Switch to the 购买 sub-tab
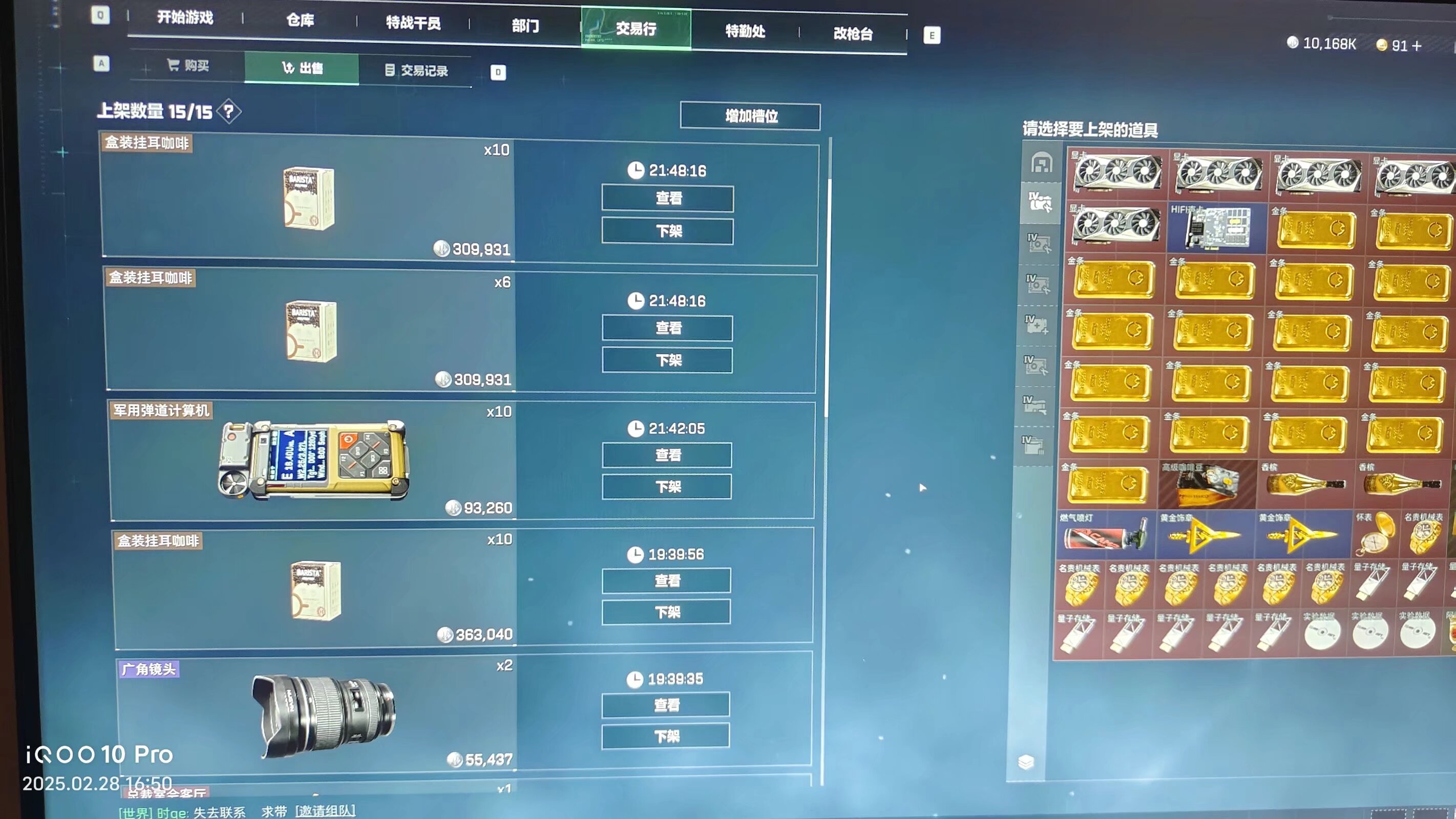This screenshot has height=819, width=1456. click(x=188, y=66)
